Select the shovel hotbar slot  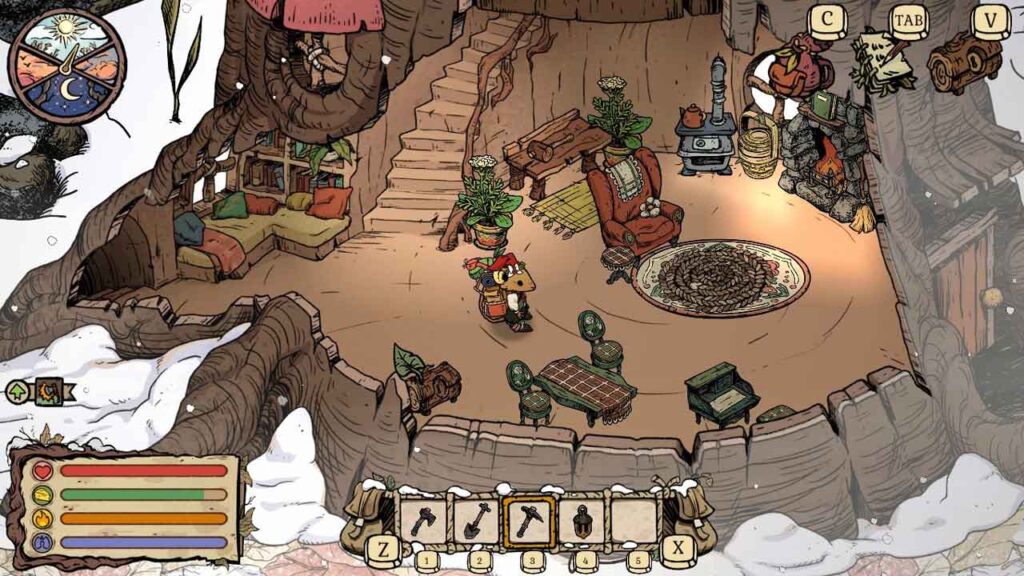click(476, 521)
